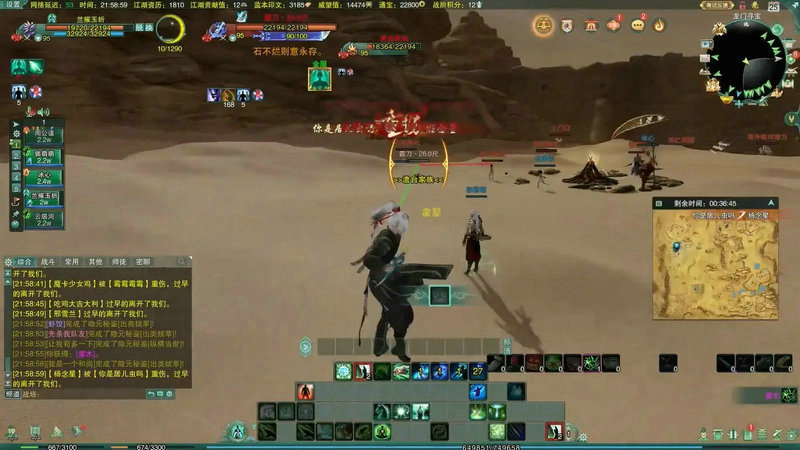Image resolution: width=800 pixels, height=450 pixels.
Task: Open the 设置 menu at top-left
Action: click(x=13, y=5)
